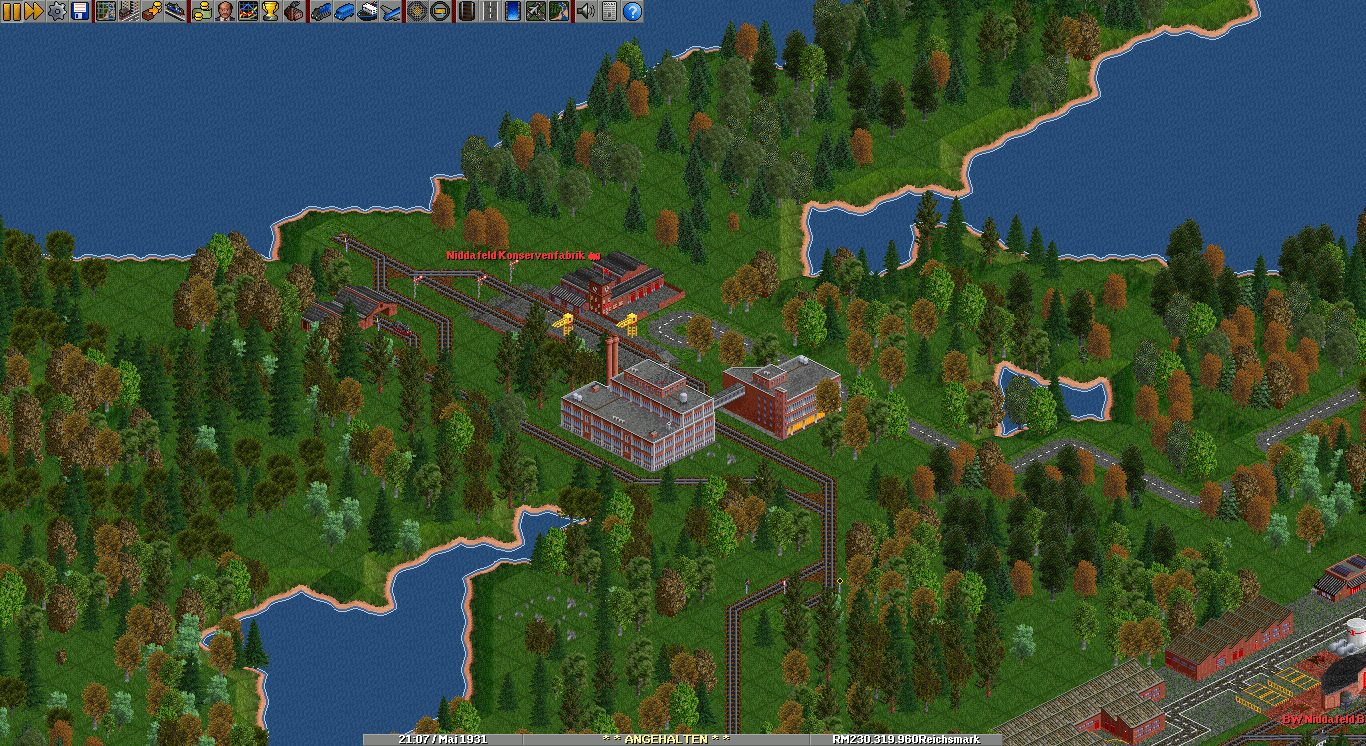Open the trophy league table menu
Image resolution: width=1366 pixels, height=746 pixels.
tap(271, 11)
